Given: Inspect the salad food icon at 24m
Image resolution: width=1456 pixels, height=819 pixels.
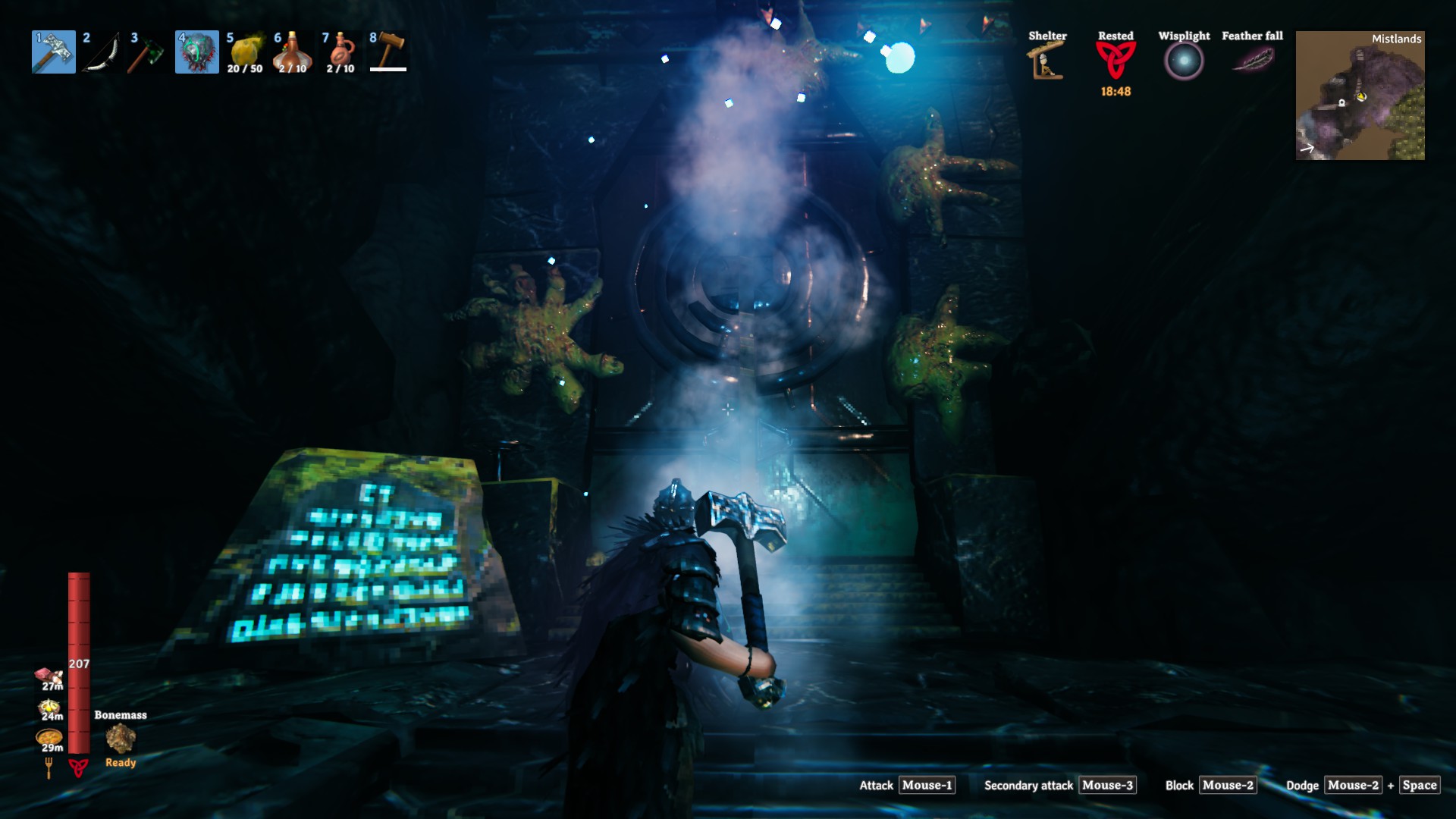Looking at the screenshot, I should pos(49,708).
